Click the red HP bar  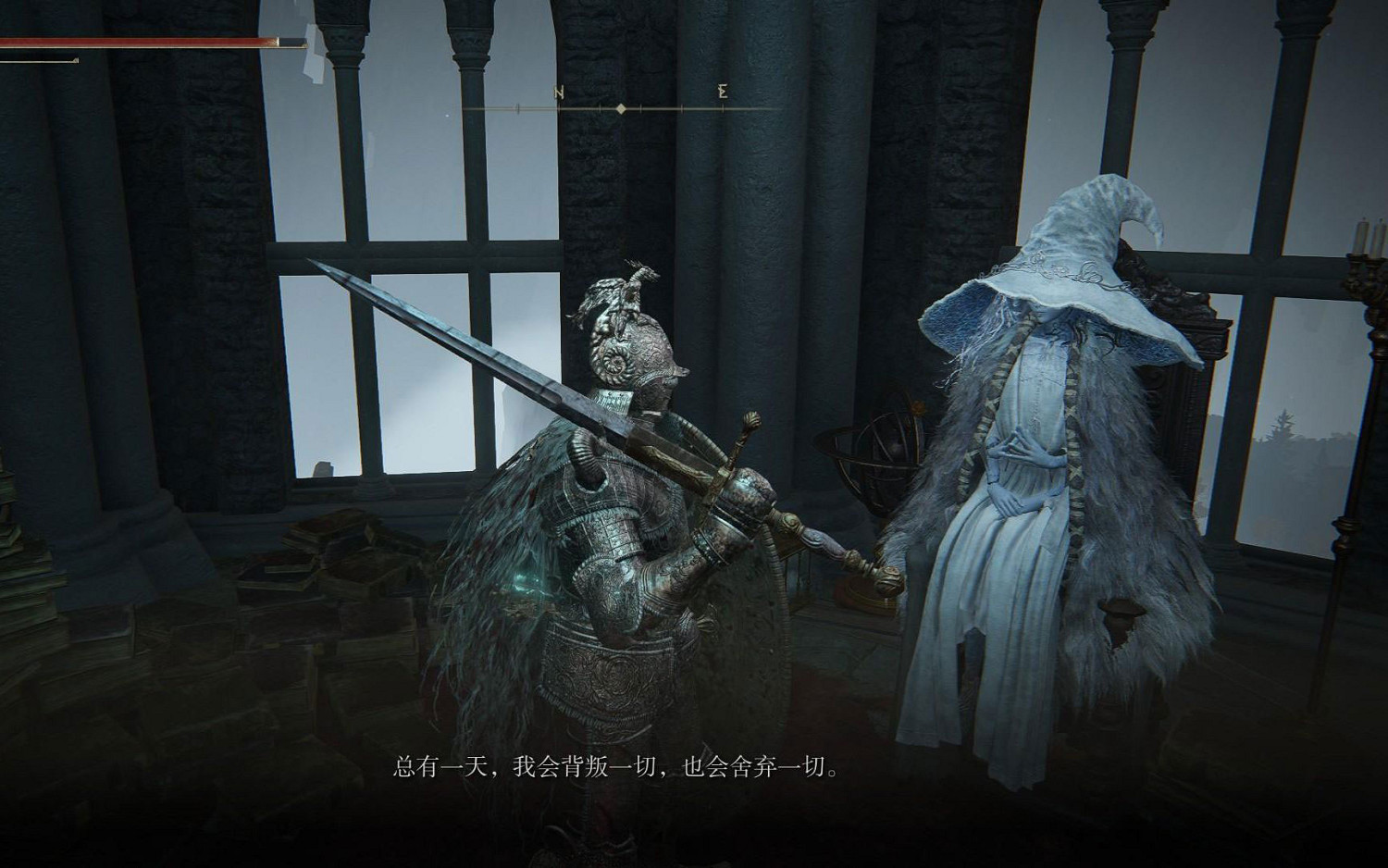pos(148,42)
